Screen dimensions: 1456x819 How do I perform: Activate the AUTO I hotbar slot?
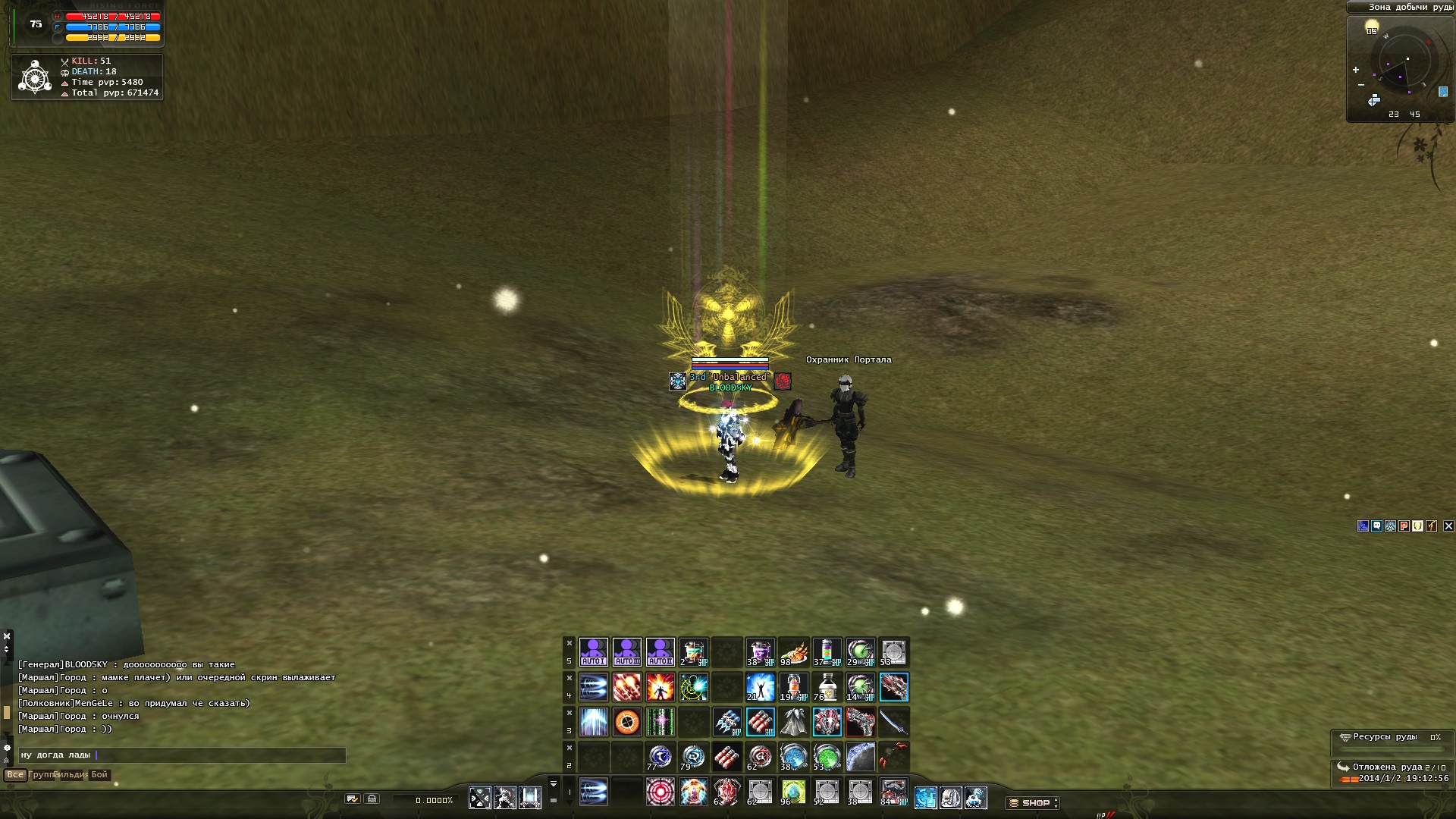coord(593,652)
